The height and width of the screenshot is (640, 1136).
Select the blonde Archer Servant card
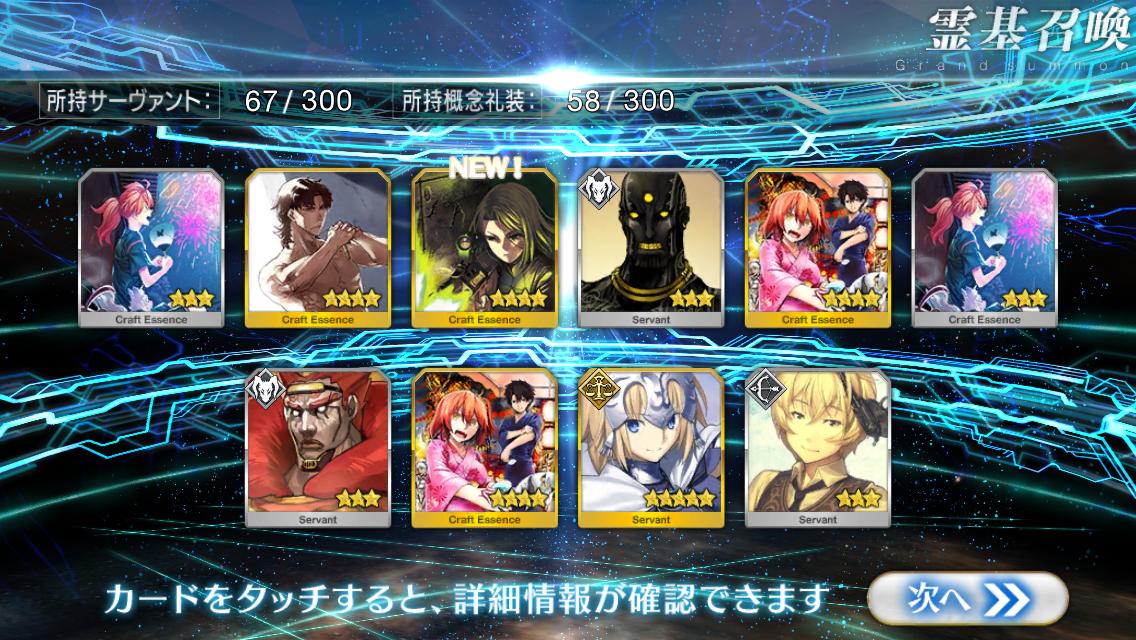(817, 448)
